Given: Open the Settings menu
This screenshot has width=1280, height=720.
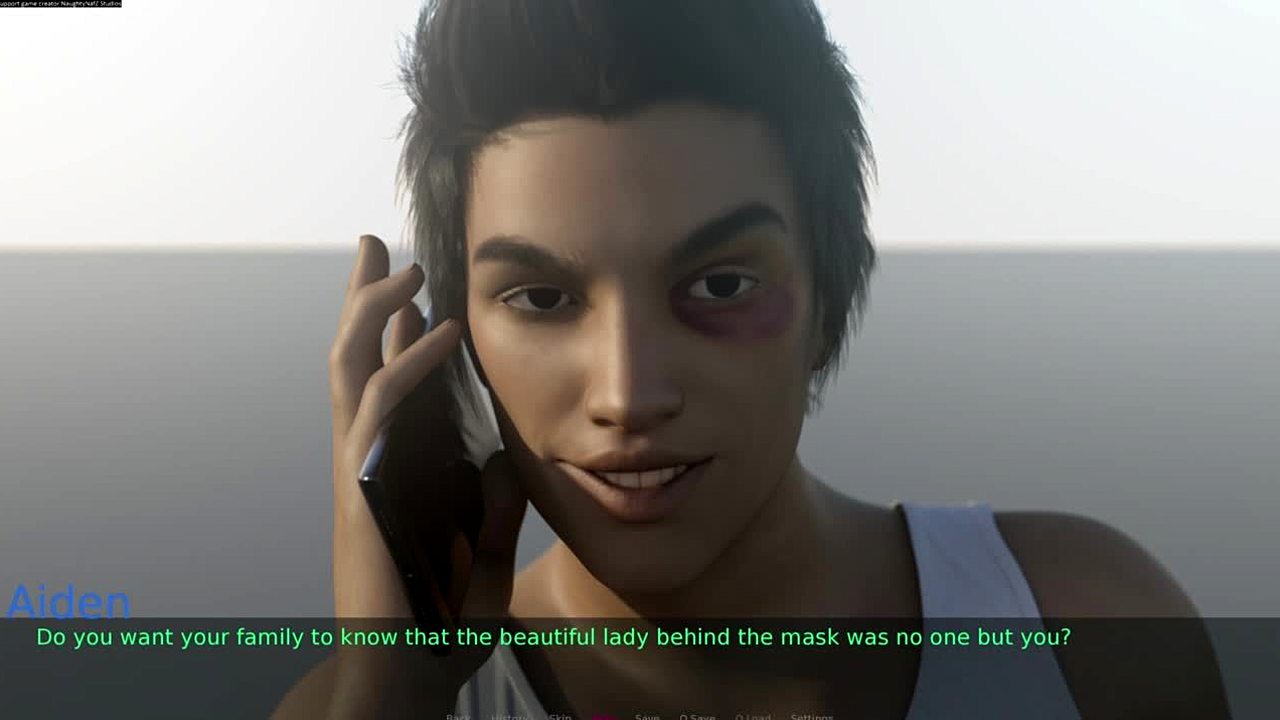Looking at the screenshot, I should pos(811,716).
